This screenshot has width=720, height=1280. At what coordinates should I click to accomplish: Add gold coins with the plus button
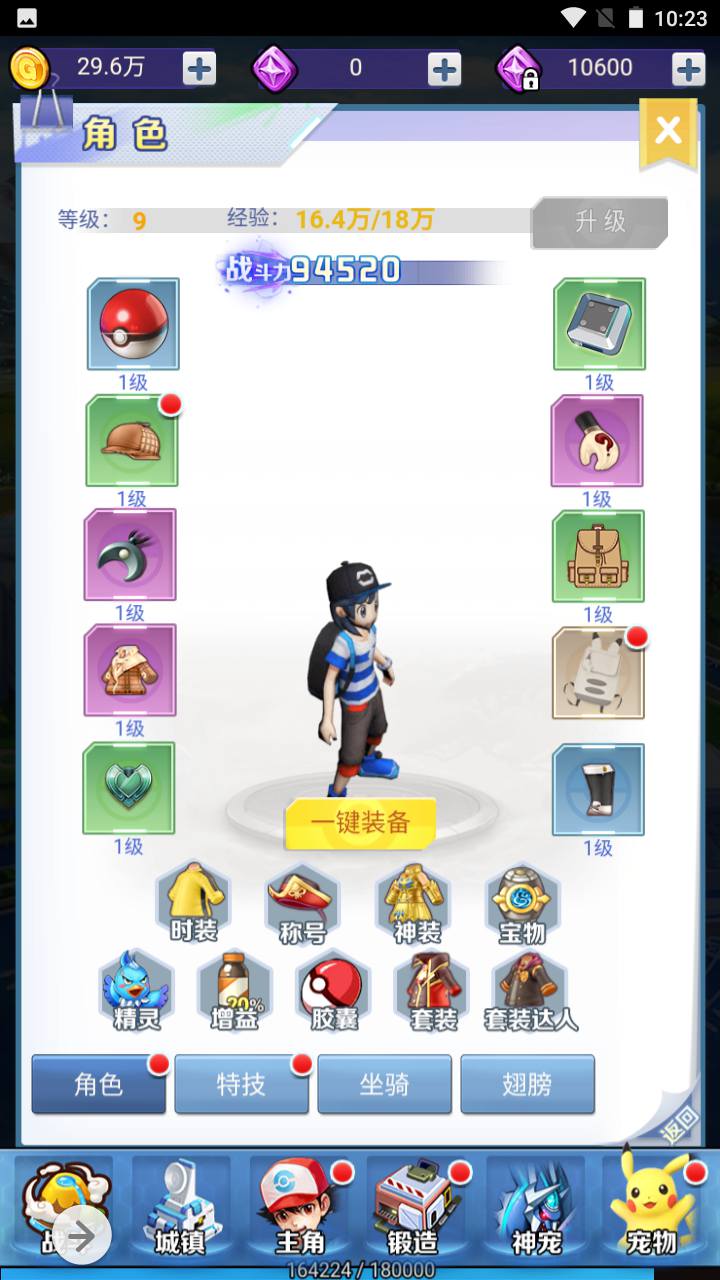point(199,68)
